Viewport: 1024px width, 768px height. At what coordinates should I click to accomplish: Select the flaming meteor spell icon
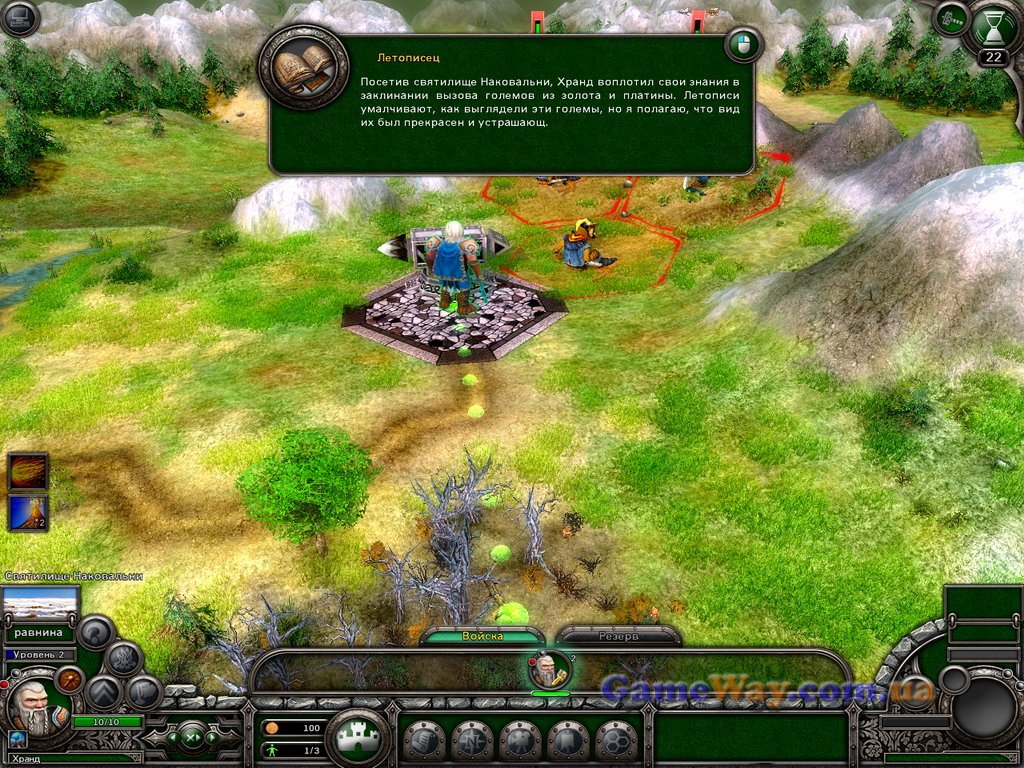27,470
